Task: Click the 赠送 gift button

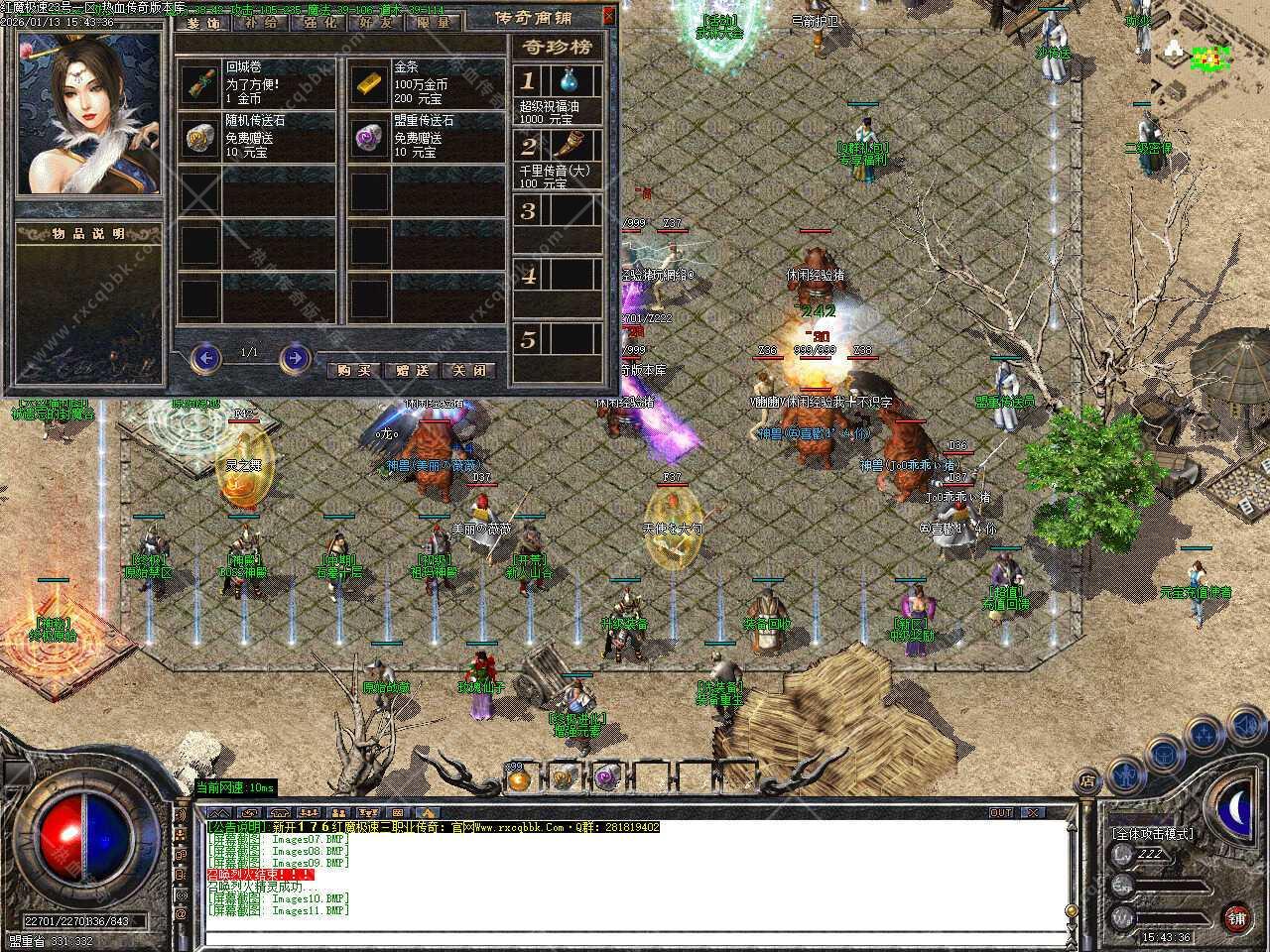Action: coord(412,370)
